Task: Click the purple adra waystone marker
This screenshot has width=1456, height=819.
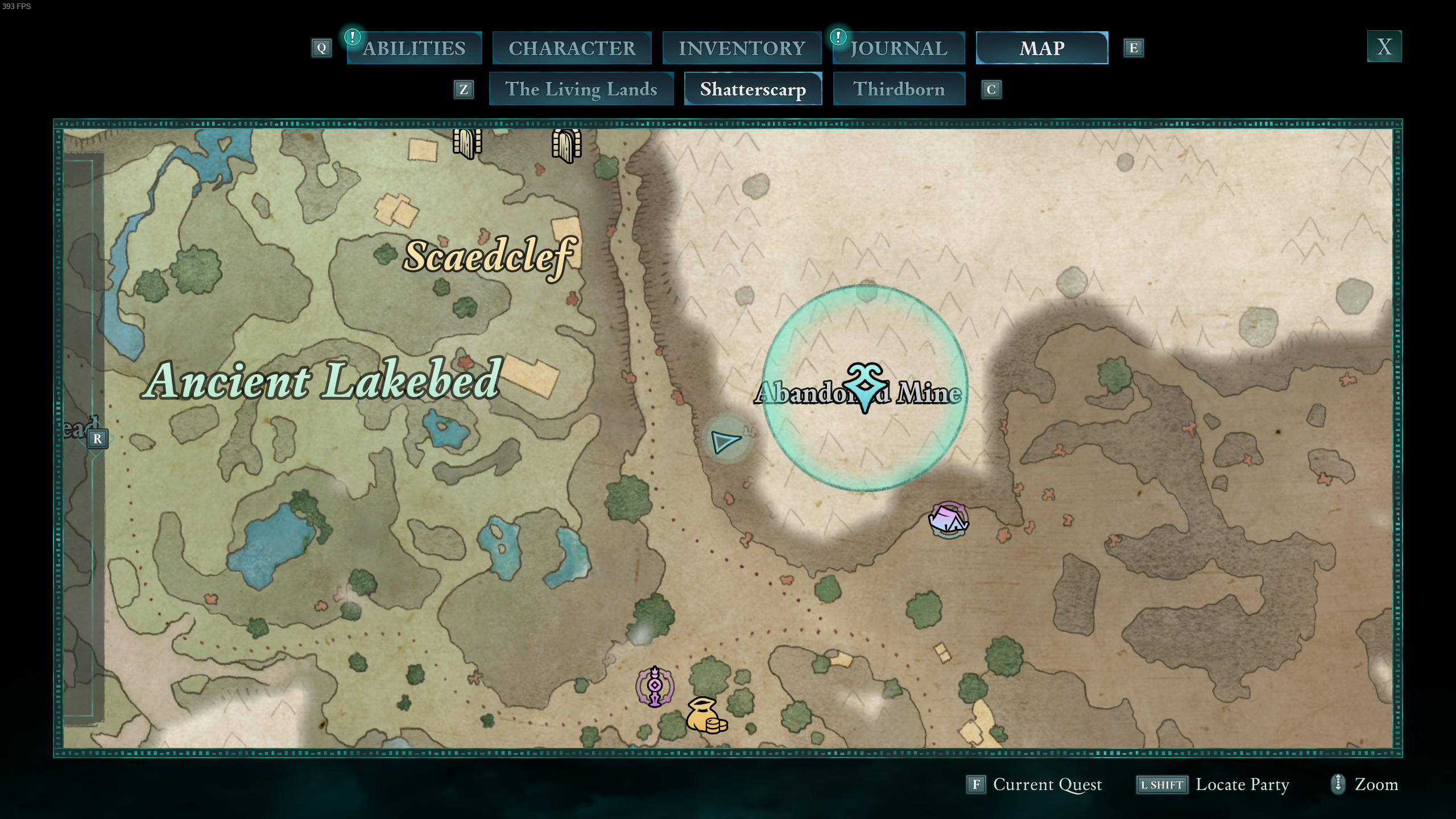Action: point(655,686)
